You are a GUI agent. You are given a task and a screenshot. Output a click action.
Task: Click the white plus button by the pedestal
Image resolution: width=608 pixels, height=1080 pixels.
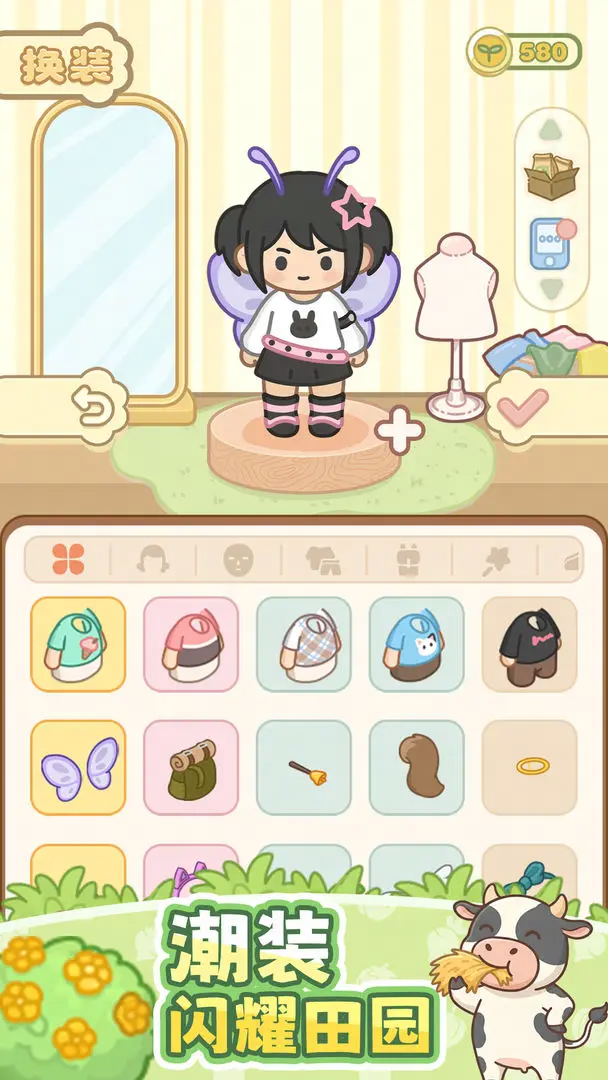(399, 431)
